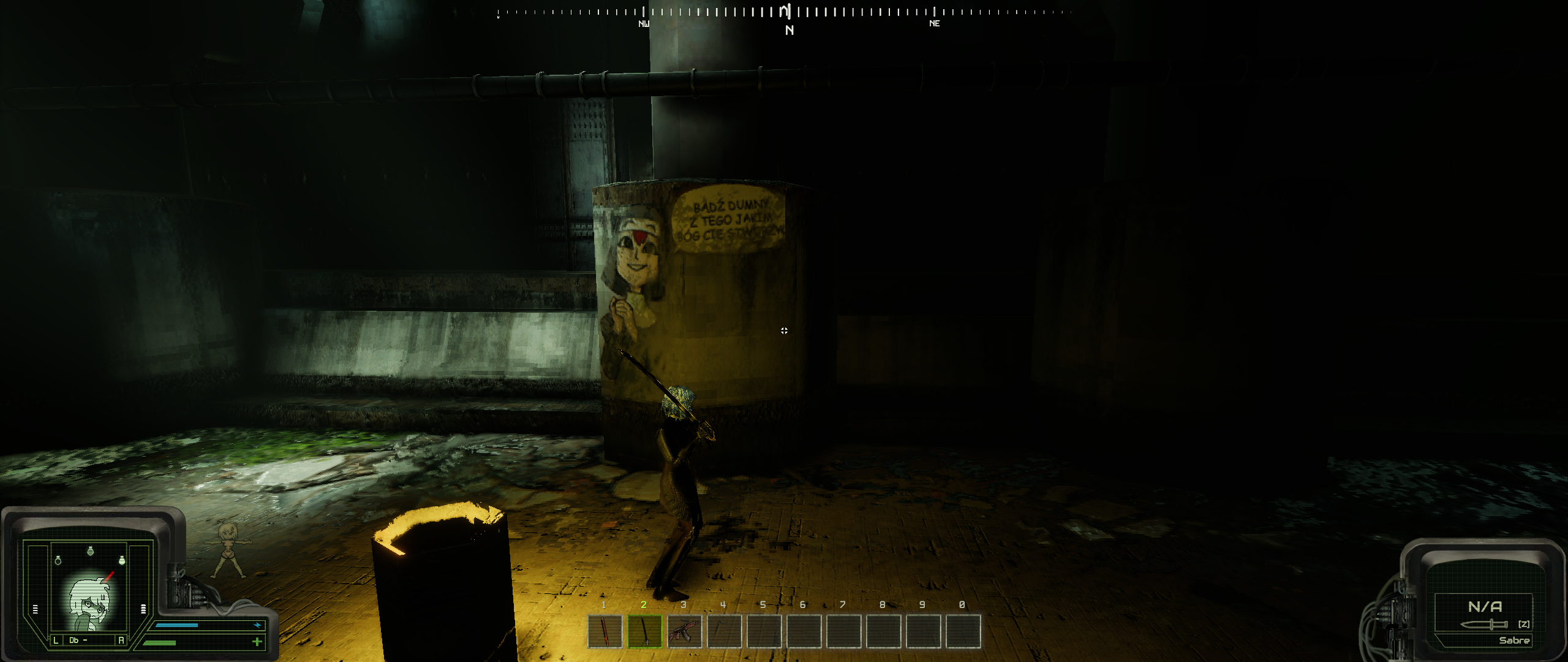
Task: Equip the assault rifle in hotbar slot 3
Action: point(684,631)
